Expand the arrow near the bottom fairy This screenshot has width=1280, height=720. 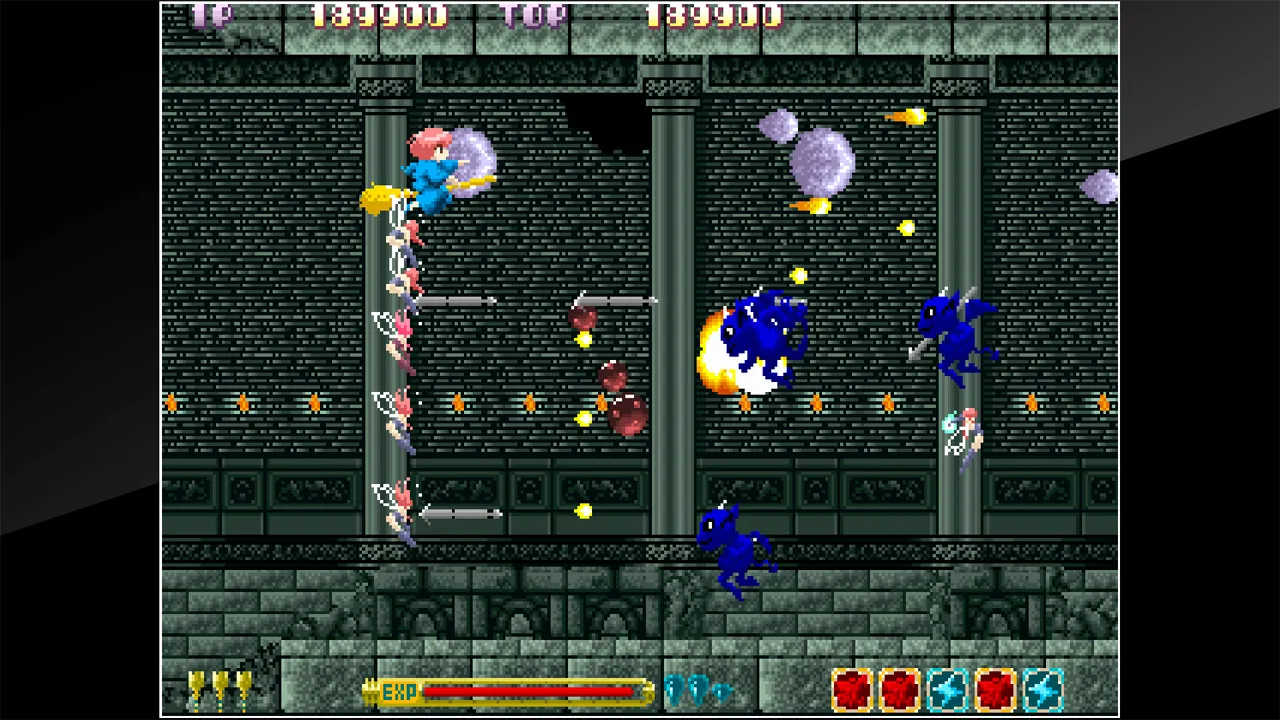click(458, 513)
